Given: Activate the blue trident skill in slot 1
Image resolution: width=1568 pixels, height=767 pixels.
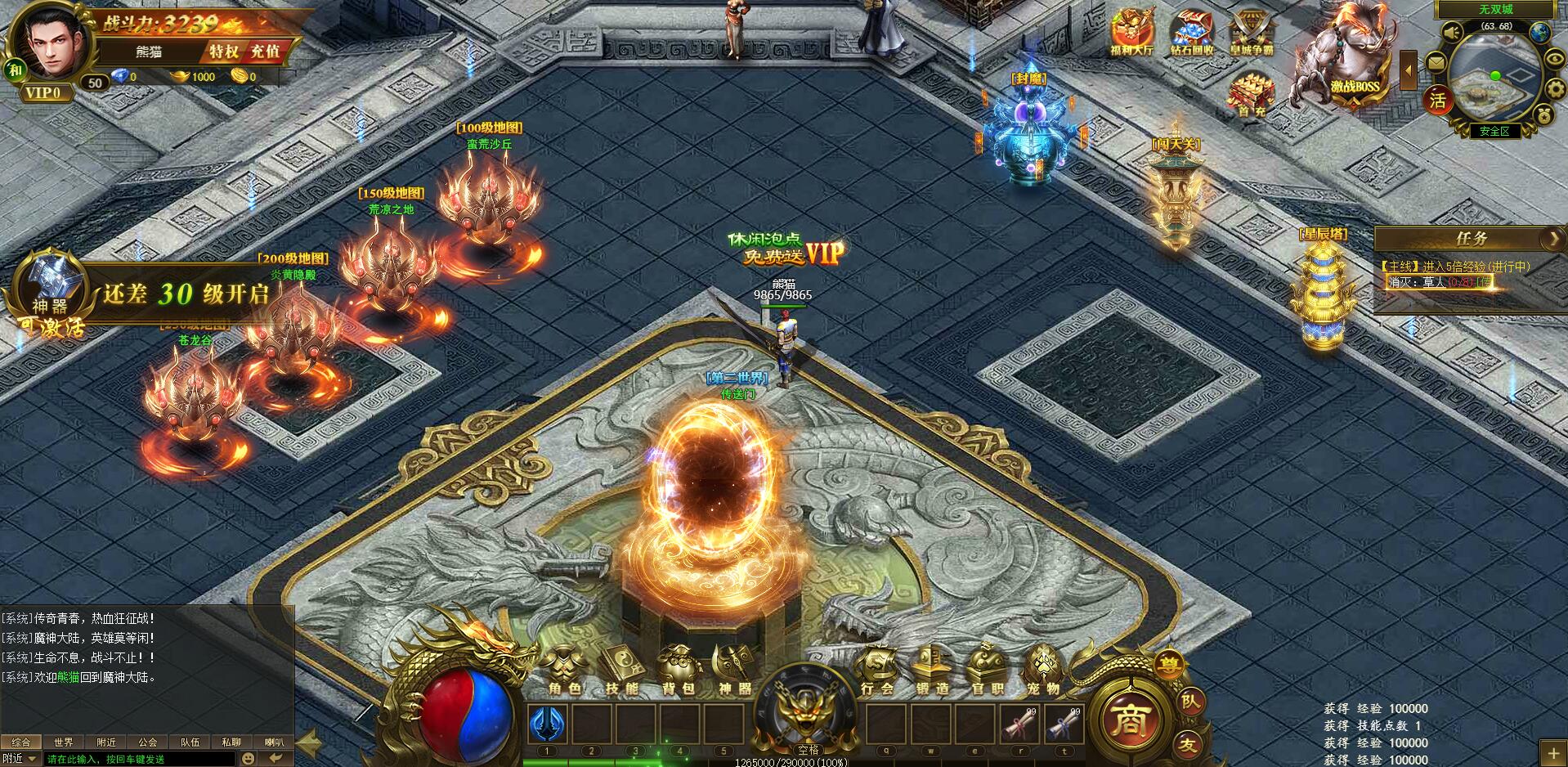Looking at the screenshot, I should (x=548, y=724).
